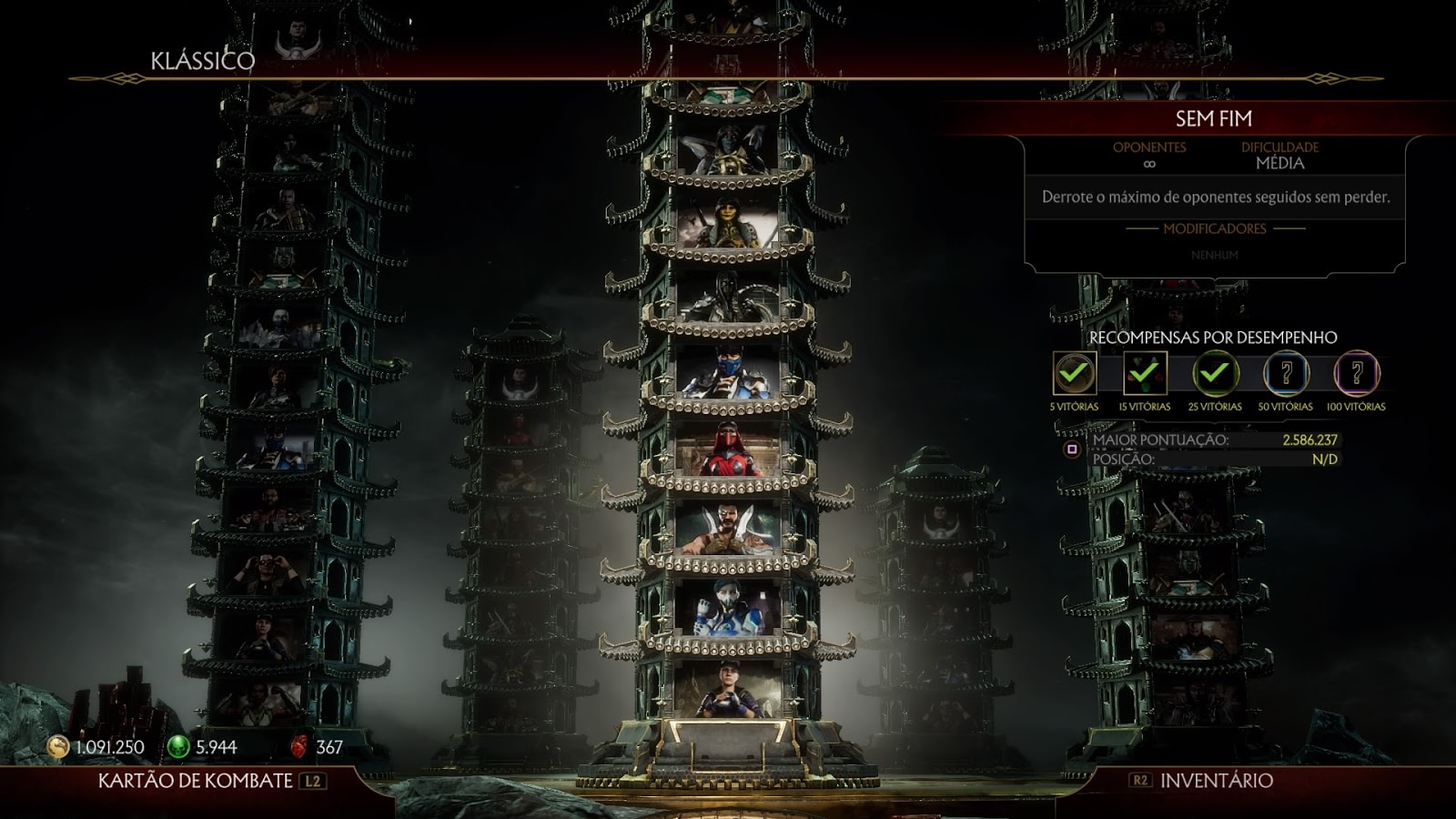
Task: Select the locked 100 Vitórias reward
Action: click(x=1356, y=373)
